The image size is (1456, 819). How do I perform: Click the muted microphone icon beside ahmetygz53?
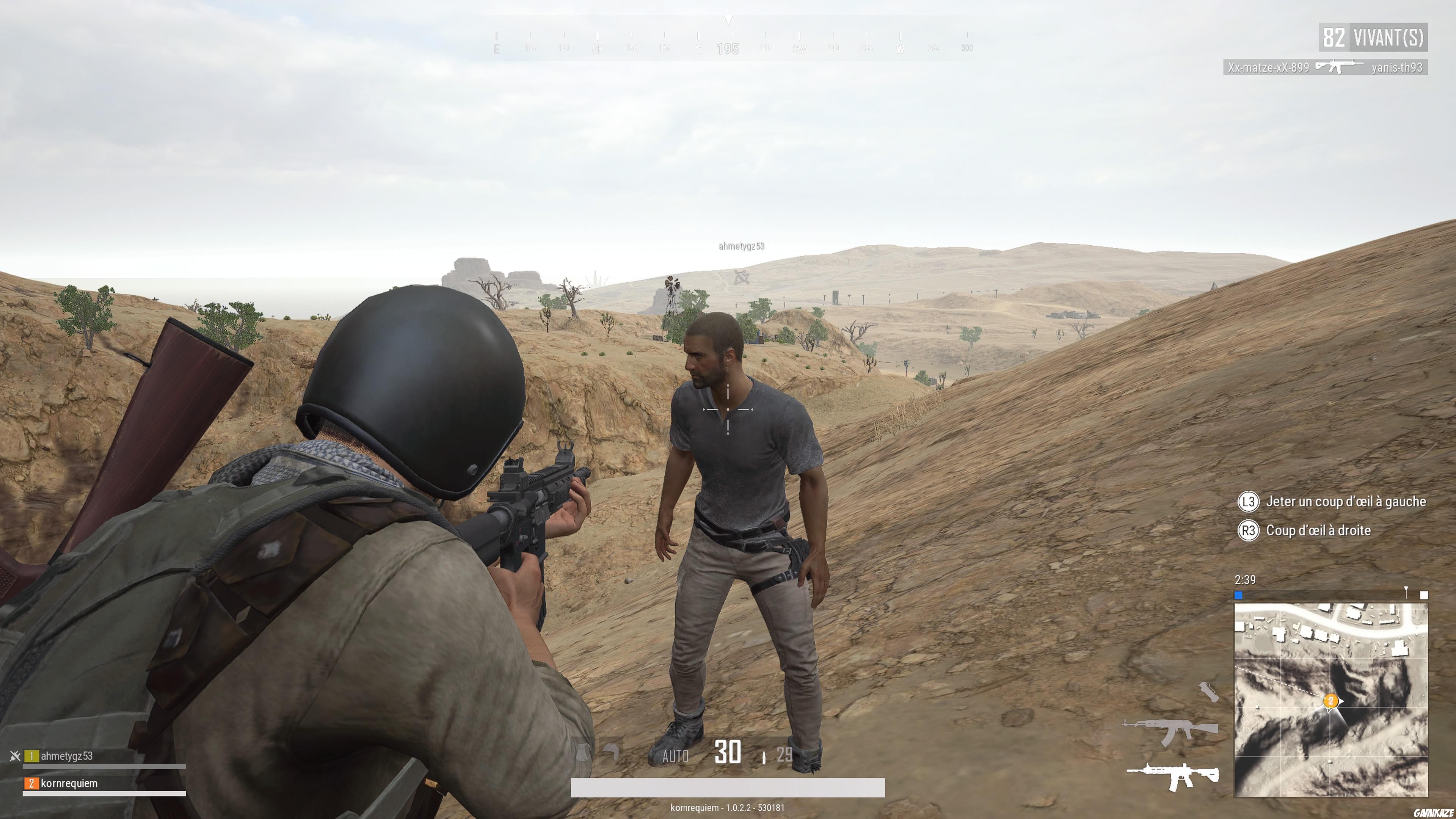15,756
